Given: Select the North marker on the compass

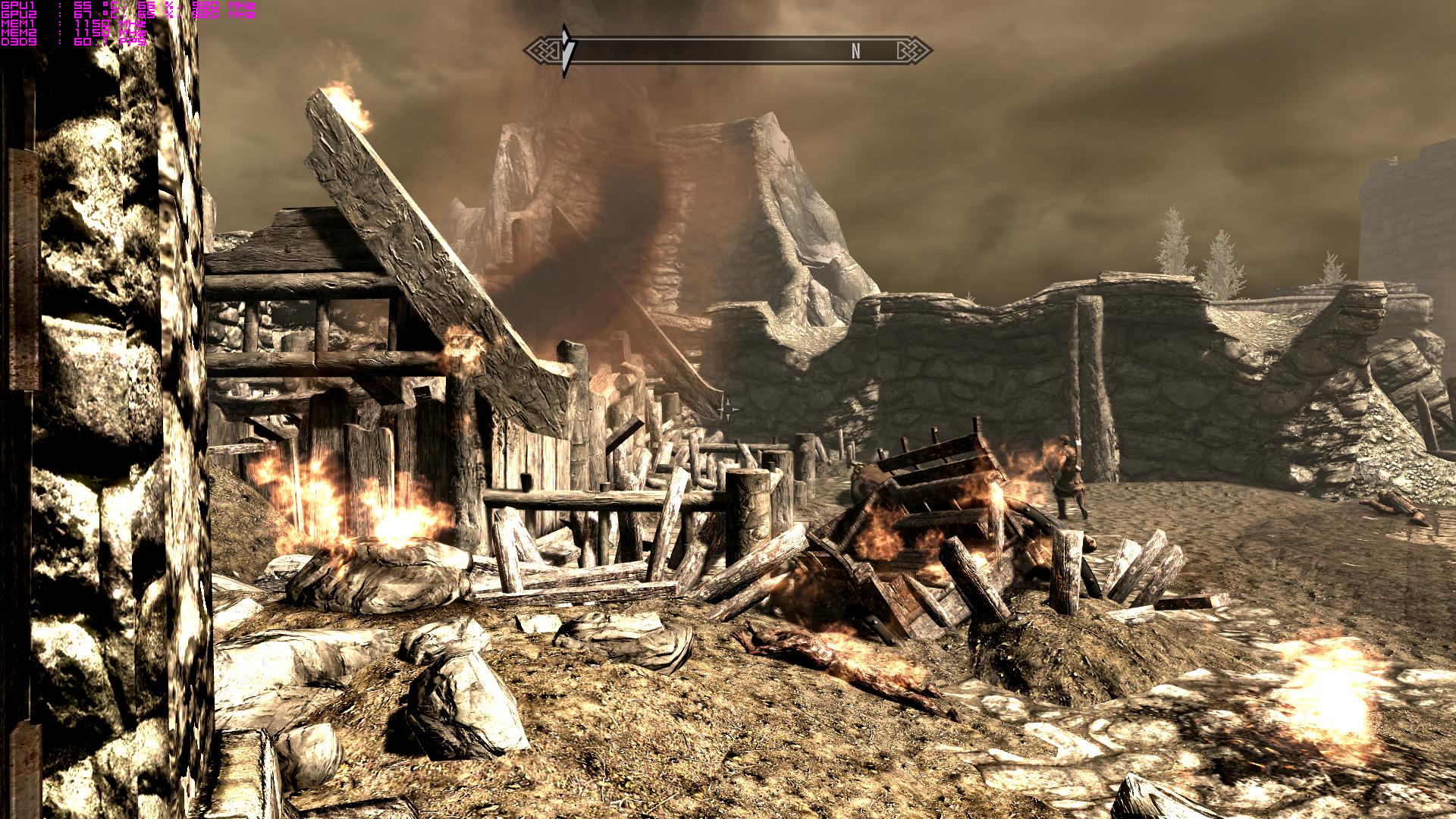Looking at the screenshot, I should [855, 52].
